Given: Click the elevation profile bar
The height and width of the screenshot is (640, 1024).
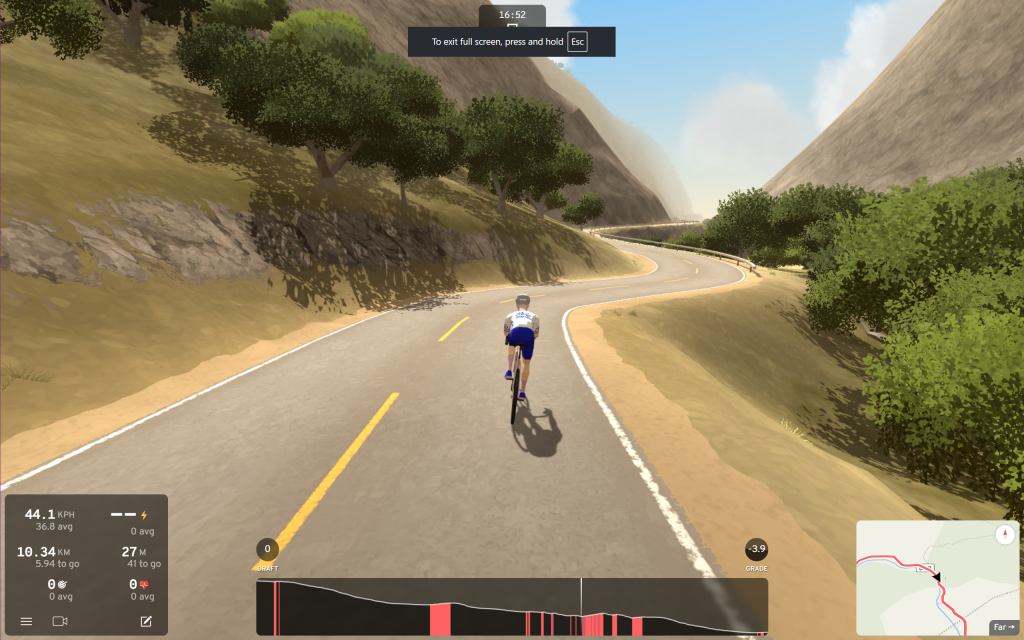Looking at the screenshot, I should 511,606.
